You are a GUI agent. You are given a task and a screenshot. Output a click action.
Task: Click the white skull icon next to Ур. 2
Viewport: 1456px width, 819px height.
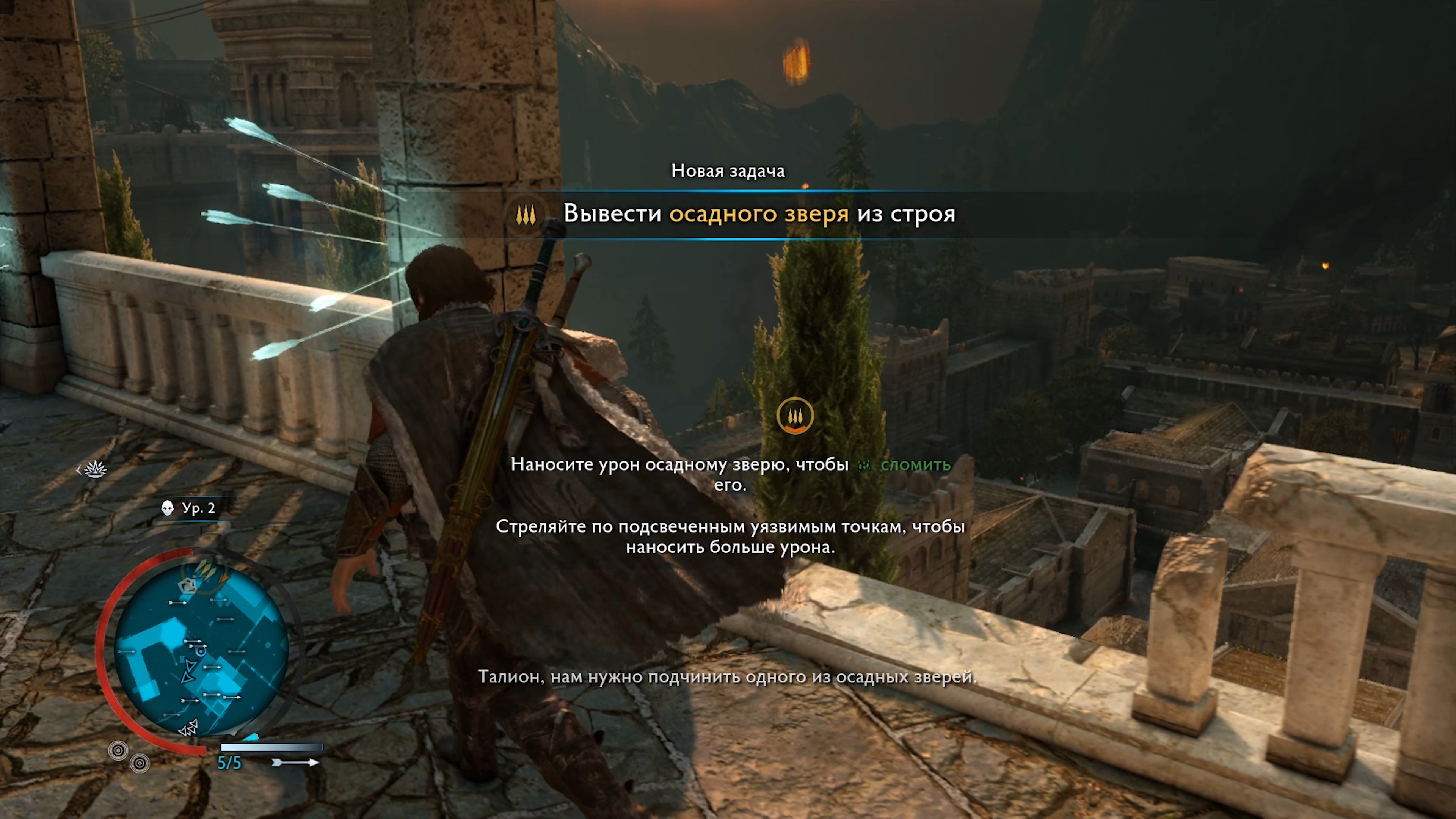(167, 508)
